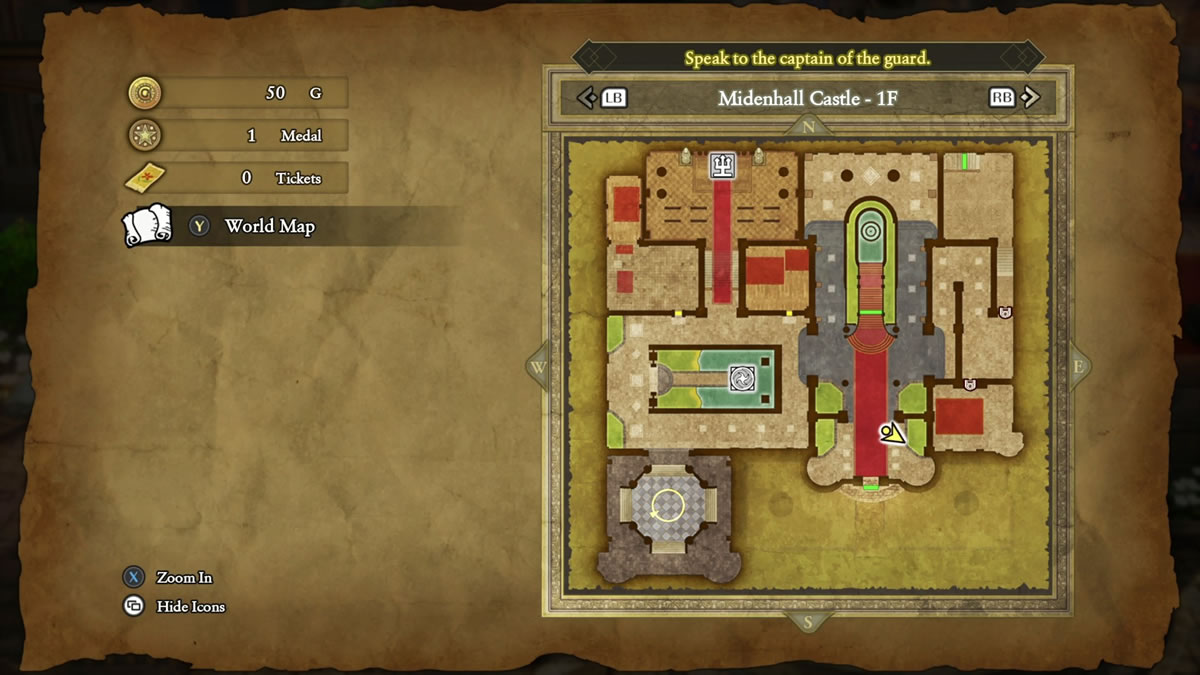The width and height of the screenshot is (1200, 675).
Task: Select the trident icon marker in the chapel
Action: [x=723, y=166]
